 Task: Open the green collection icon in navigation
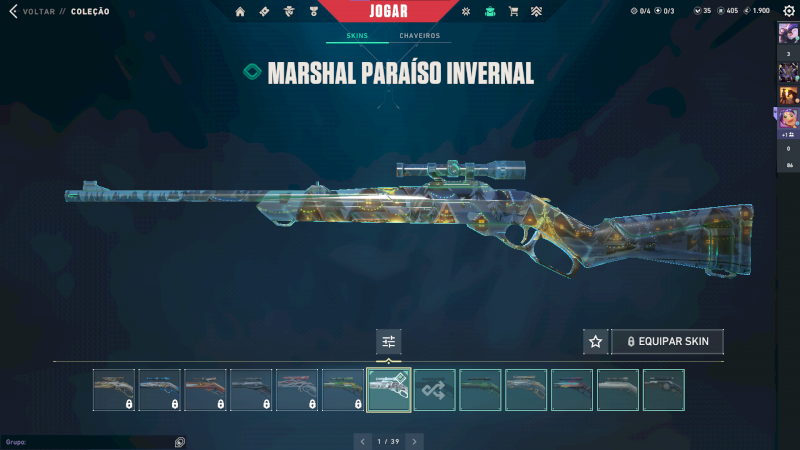click(490, 12)
